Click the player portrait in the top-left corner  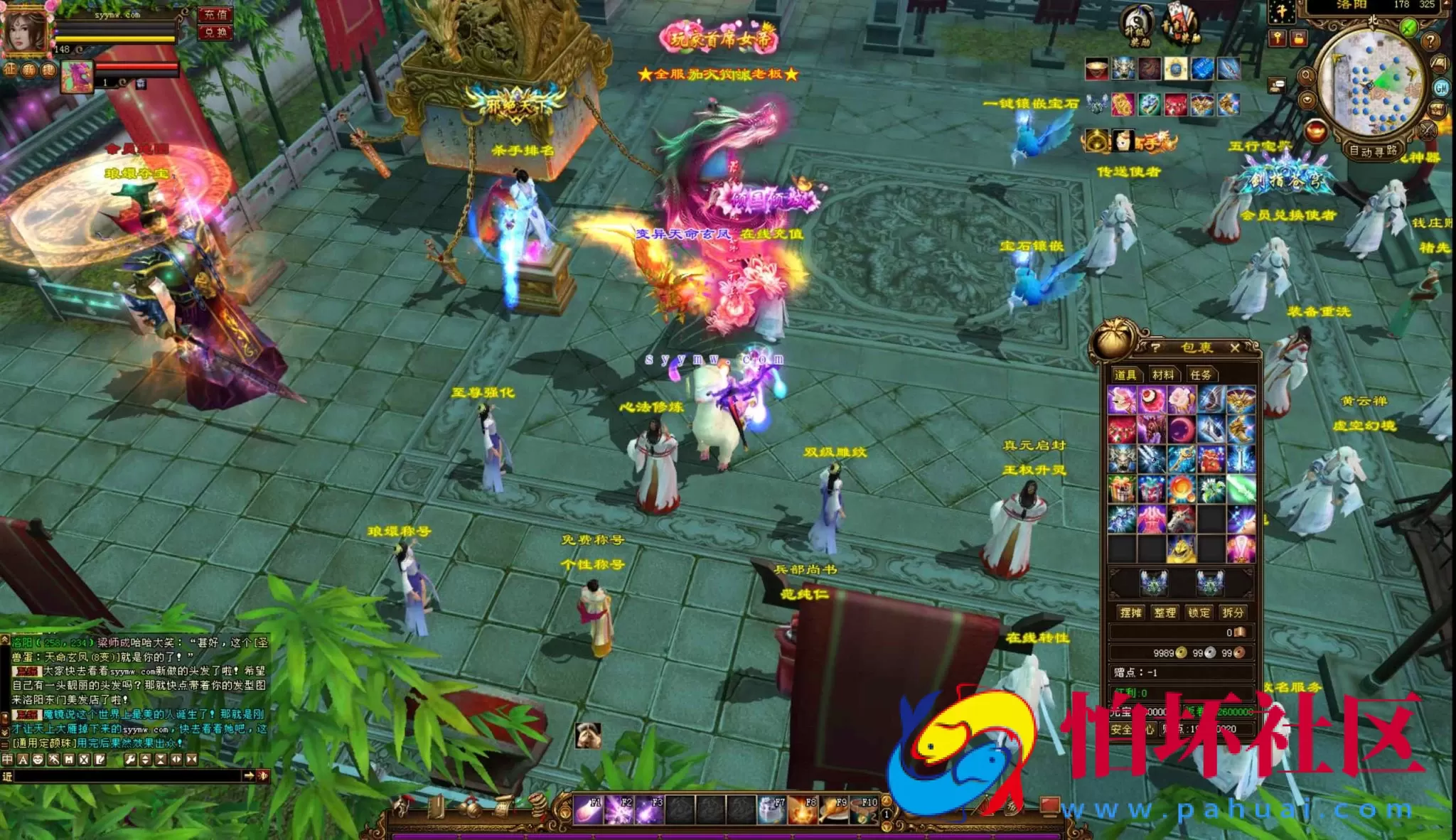pyautogui.click(x=25, y=30)
